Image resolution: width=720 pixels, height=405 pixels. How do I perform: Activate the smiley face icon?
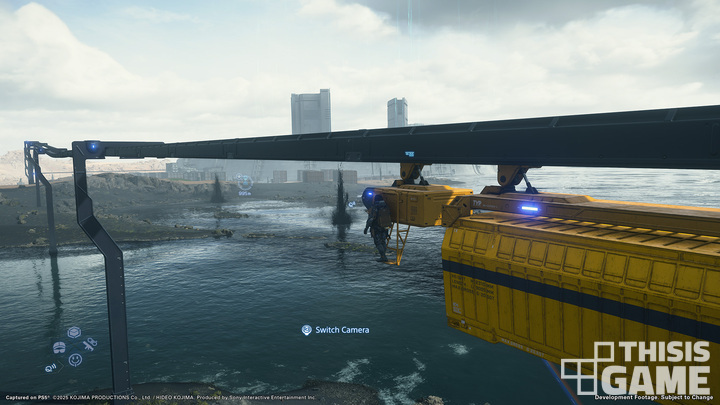[75, 360]
